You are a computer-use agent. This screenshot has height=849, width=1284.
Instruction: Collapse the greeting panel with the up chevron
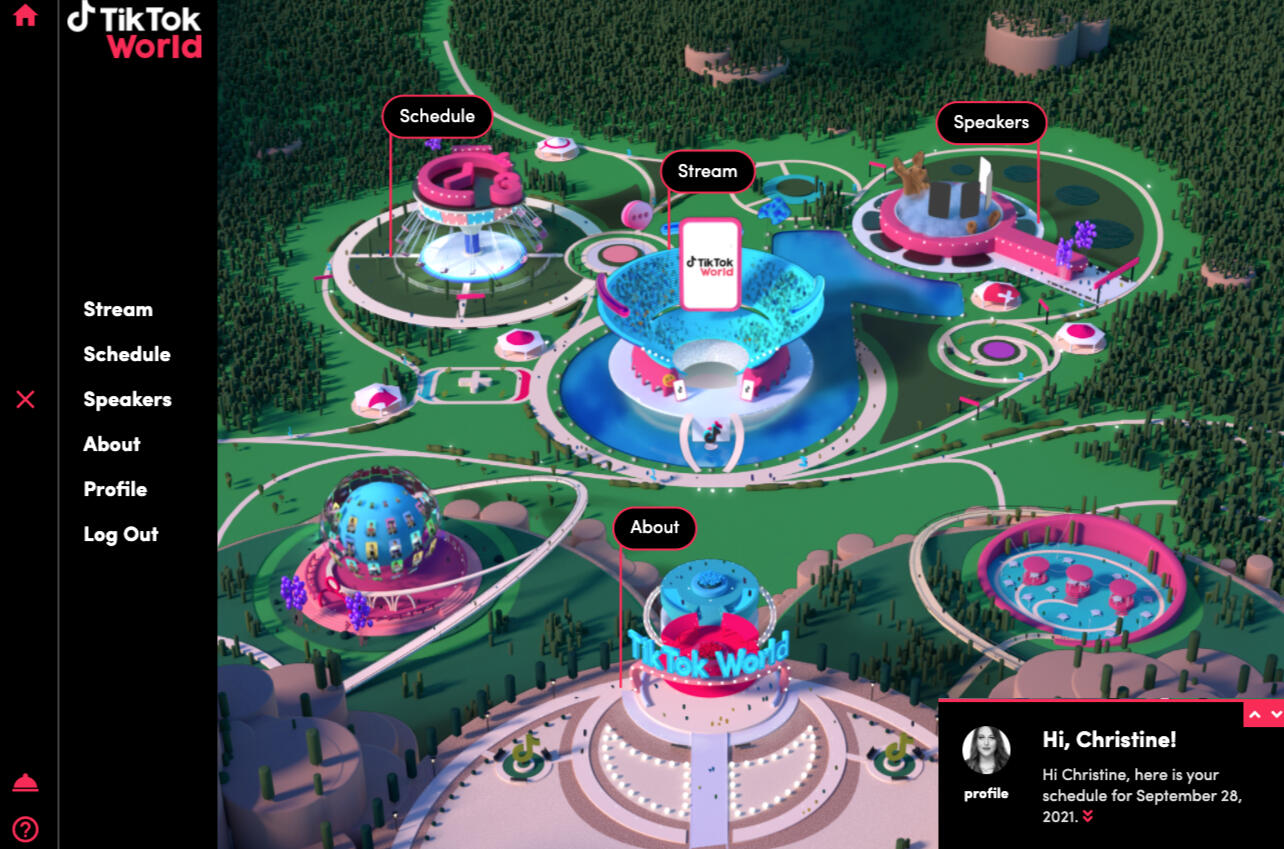click(1254, 714)
